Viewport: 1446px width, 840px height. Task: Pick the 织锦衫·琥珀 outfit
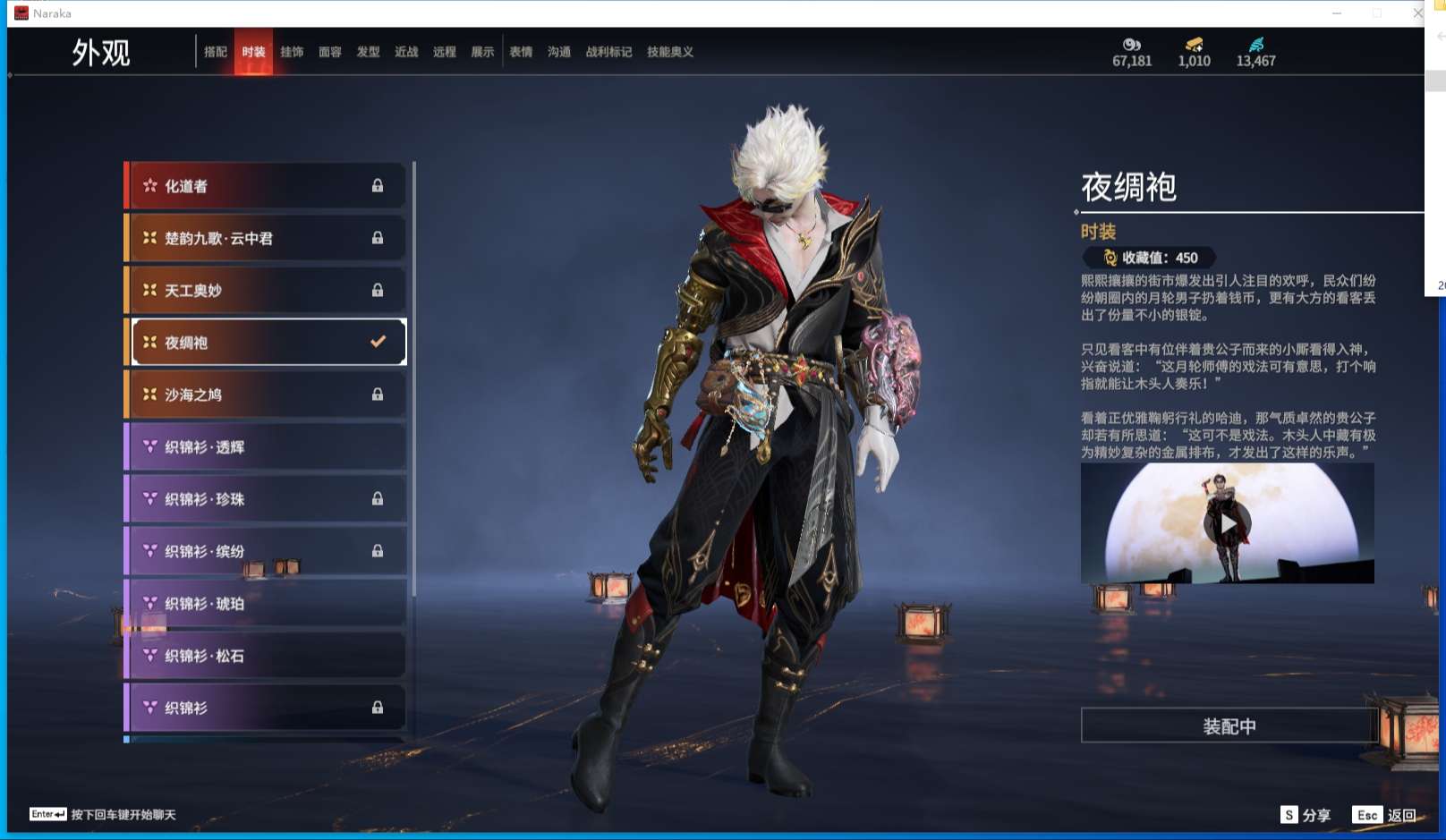coord(265,604)
